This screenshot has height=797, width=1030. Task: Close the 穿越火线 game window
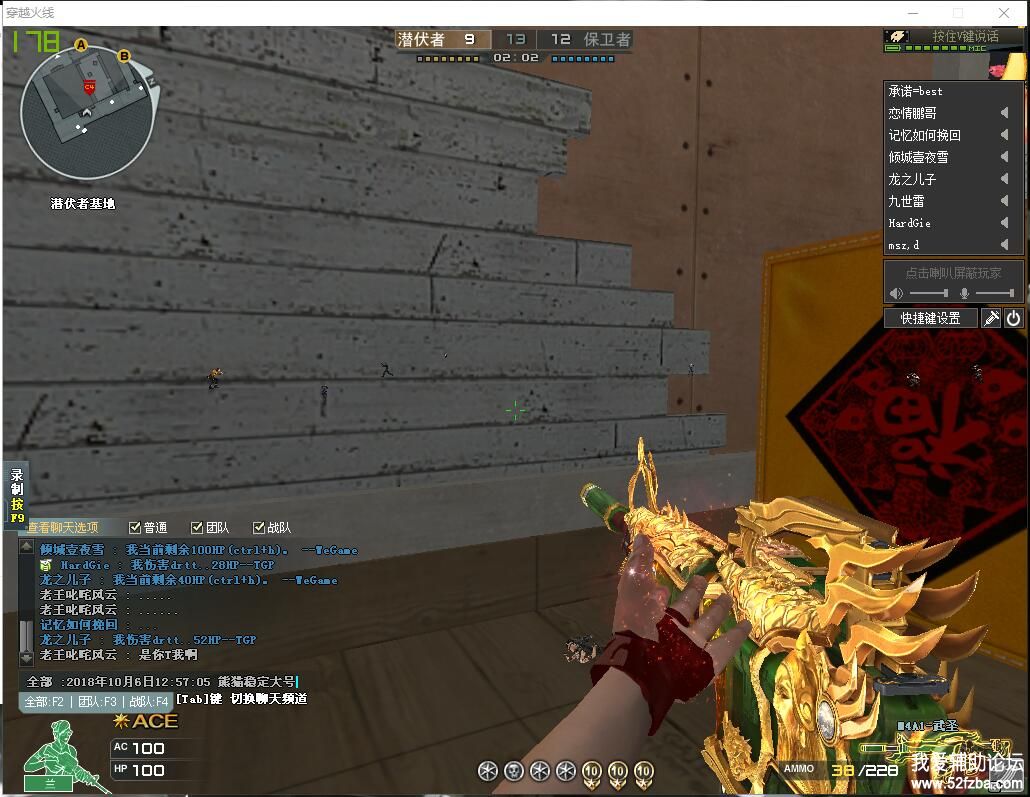[x=1002, y=13]
